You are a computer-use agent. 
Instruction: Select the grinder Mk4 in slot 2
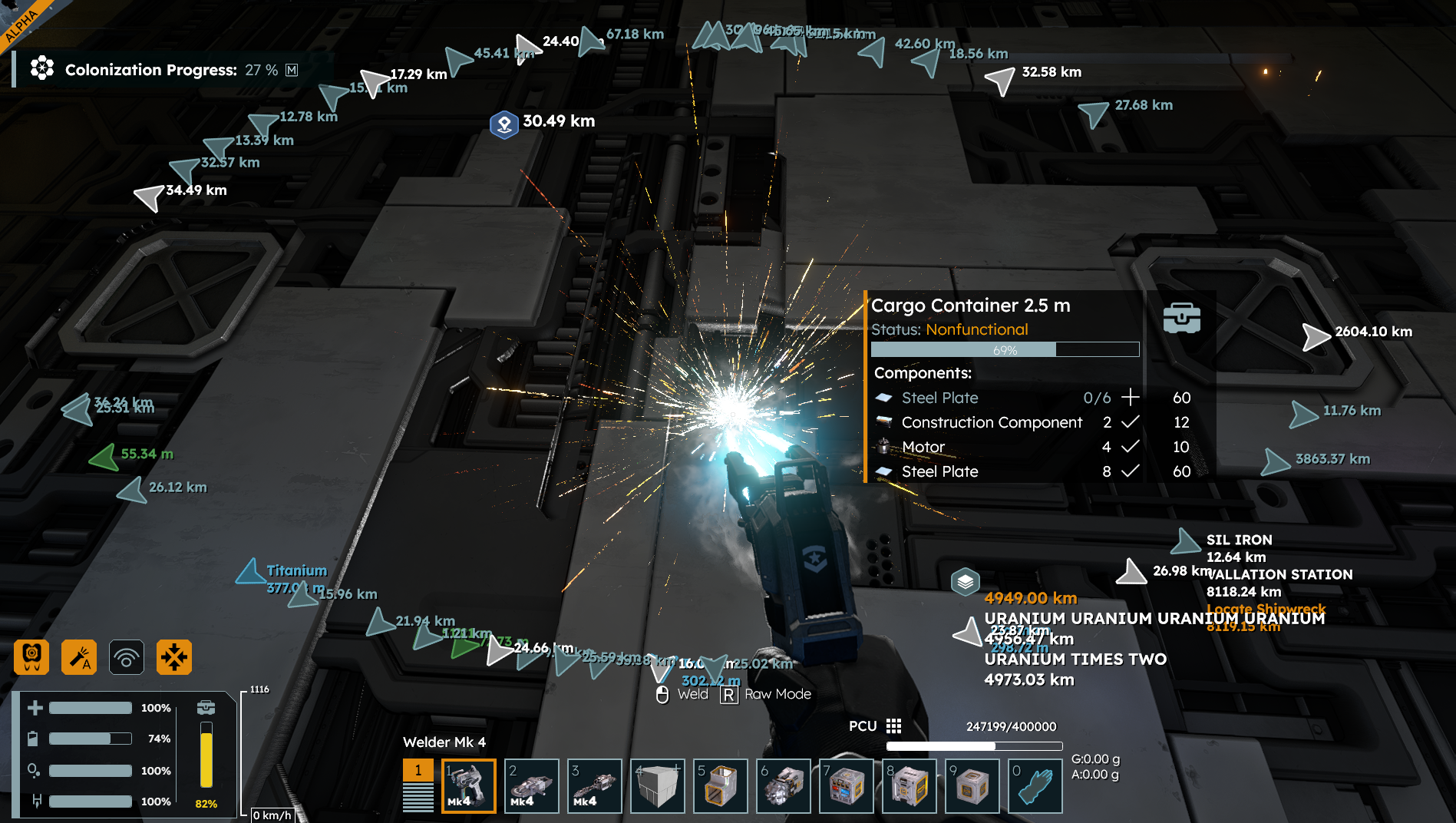[531, 785]
